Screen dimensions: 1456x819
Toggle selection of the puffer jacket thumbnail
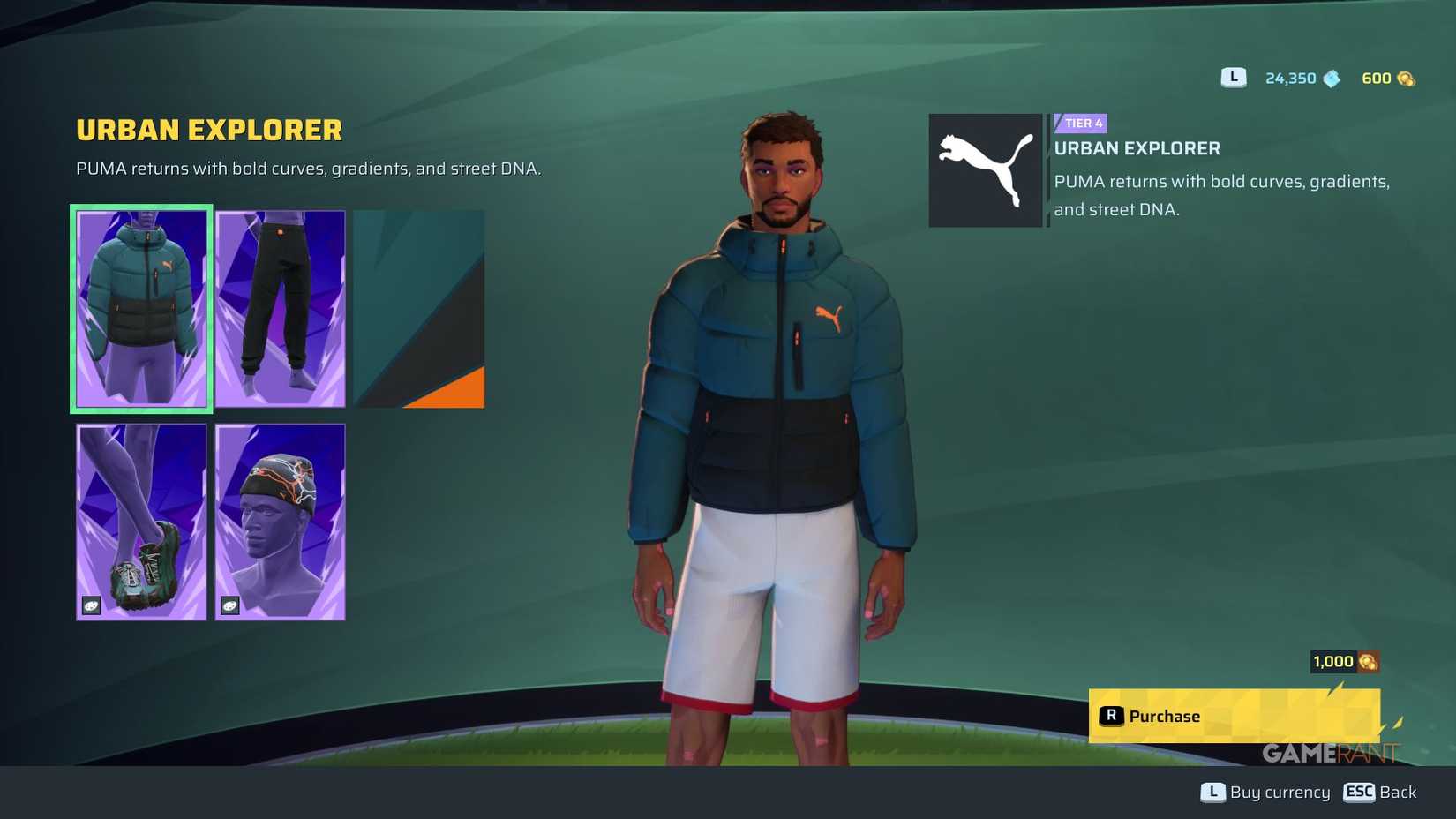[x=140, y=308]
